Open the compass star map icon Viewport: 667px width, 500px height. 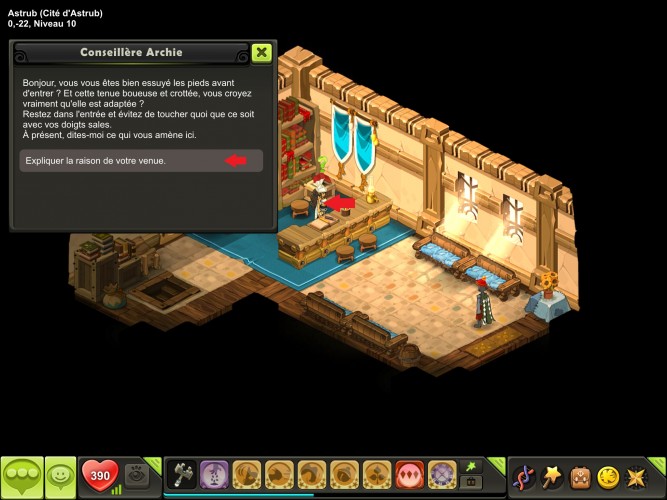click(x=636, y=475)
